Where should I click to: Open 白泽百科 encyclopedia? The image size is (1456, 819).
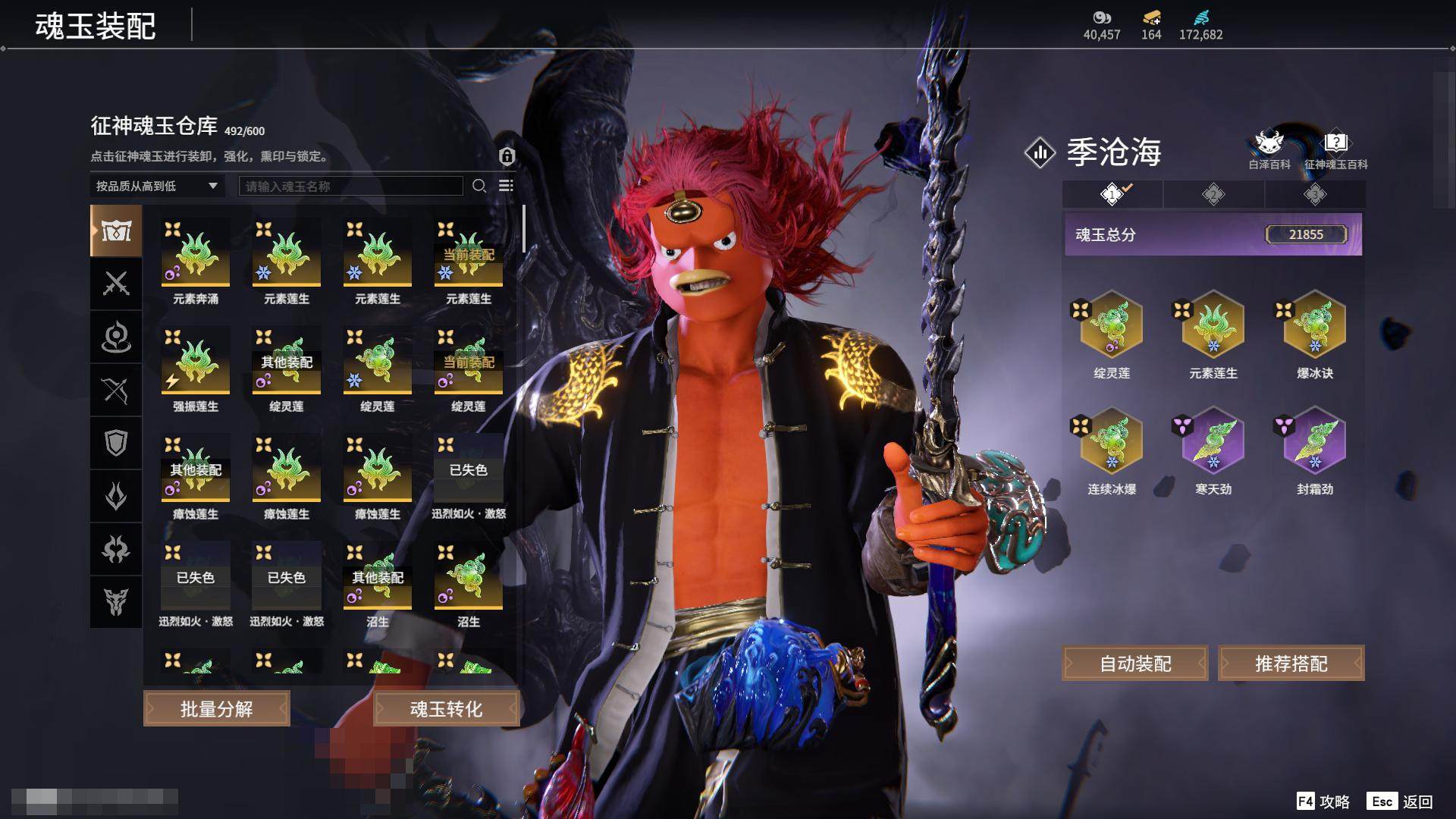(1269, 149)
